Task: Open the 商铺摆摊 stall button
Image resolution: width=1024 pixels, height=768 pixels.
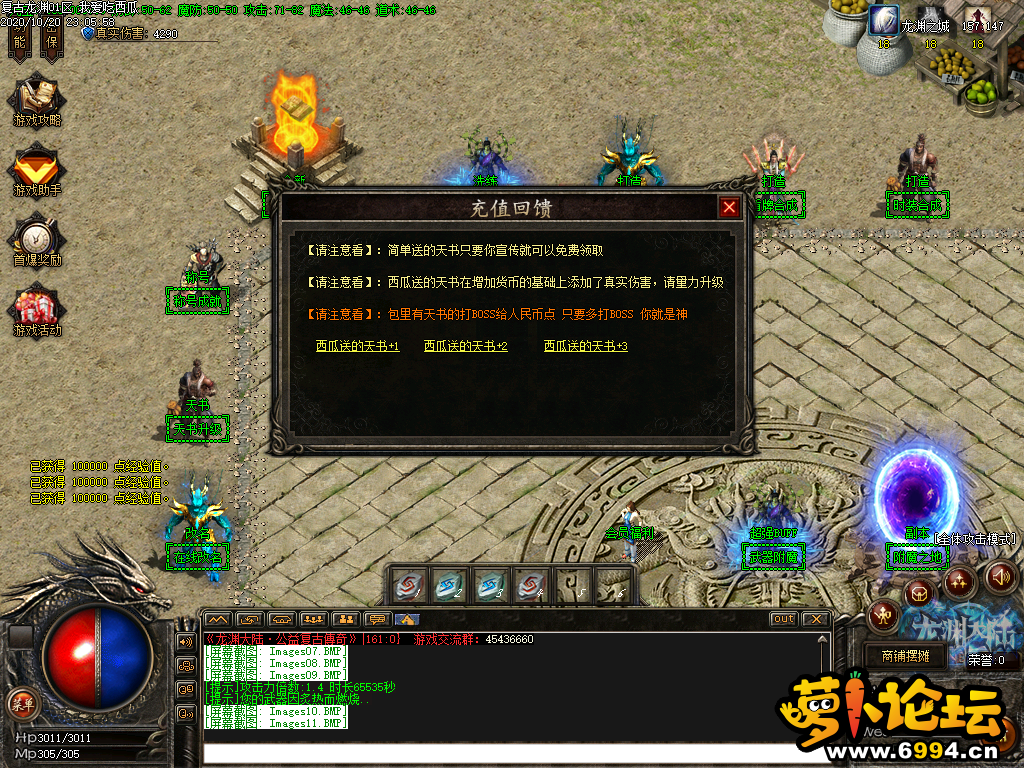Action: click(x=904, y=656)
